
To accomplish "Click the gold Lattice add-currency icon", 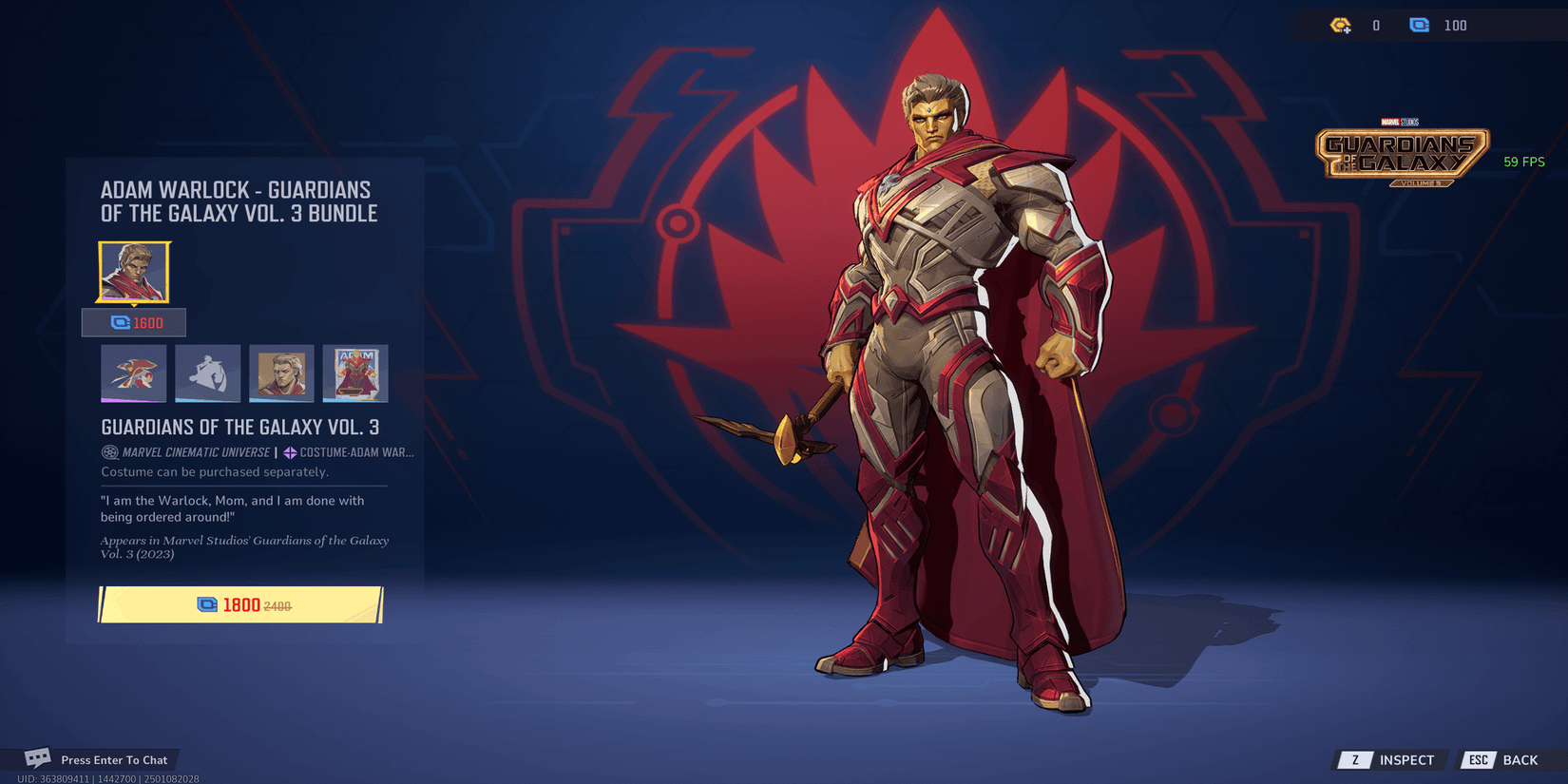I will point(1341,25).
